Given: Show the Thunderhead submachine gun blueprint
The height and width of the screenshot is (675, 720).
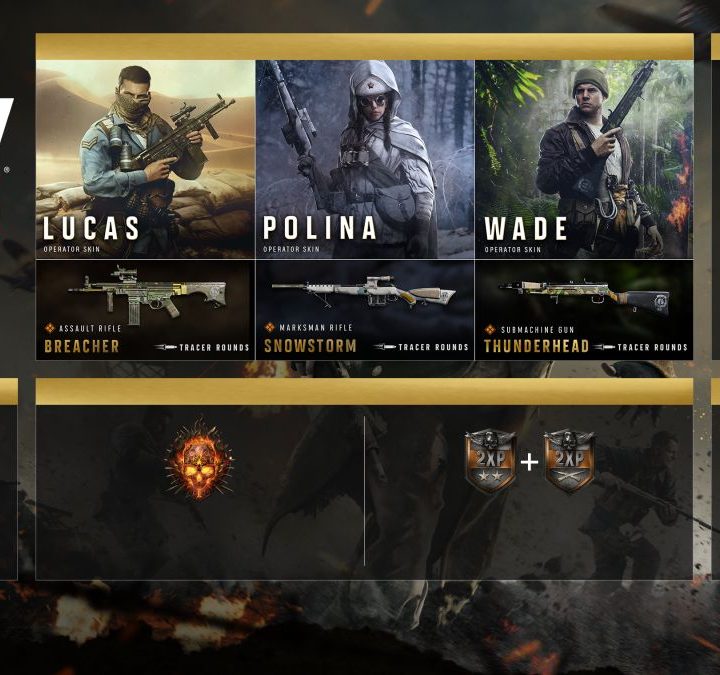Looking at the screenshot, I should [x=584, y=310].
